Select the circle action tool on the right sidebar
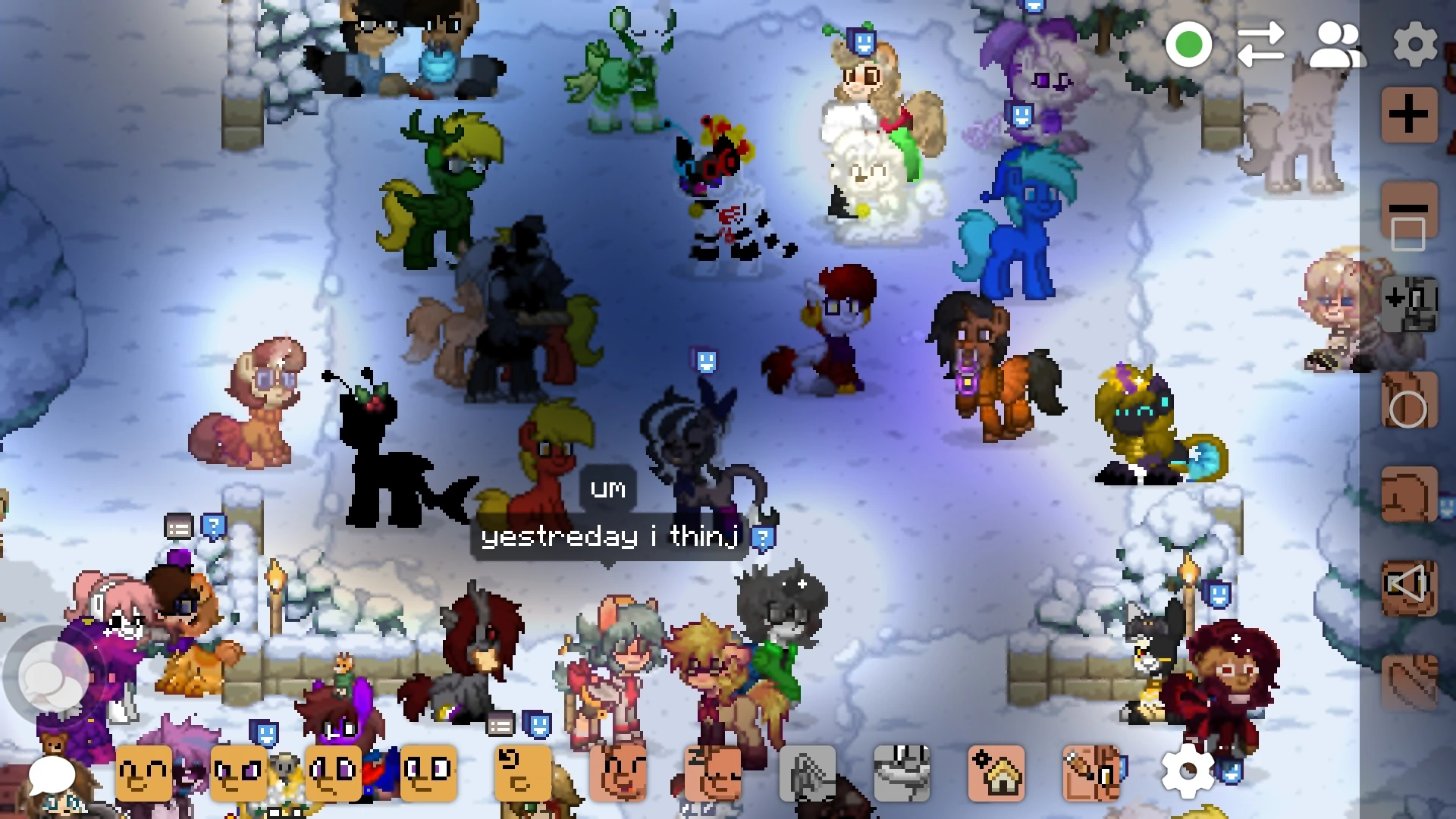Viewport: 1456px width, 819px height. (x=1409, y=400)
